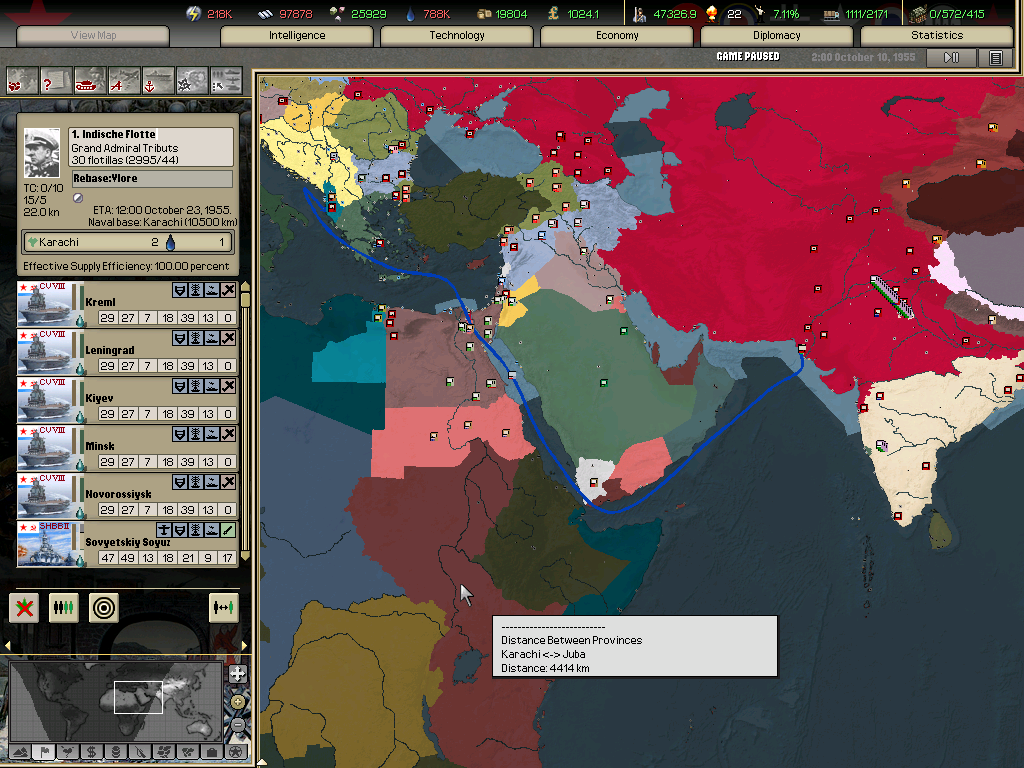Open the Economy tab

[617, 35]
